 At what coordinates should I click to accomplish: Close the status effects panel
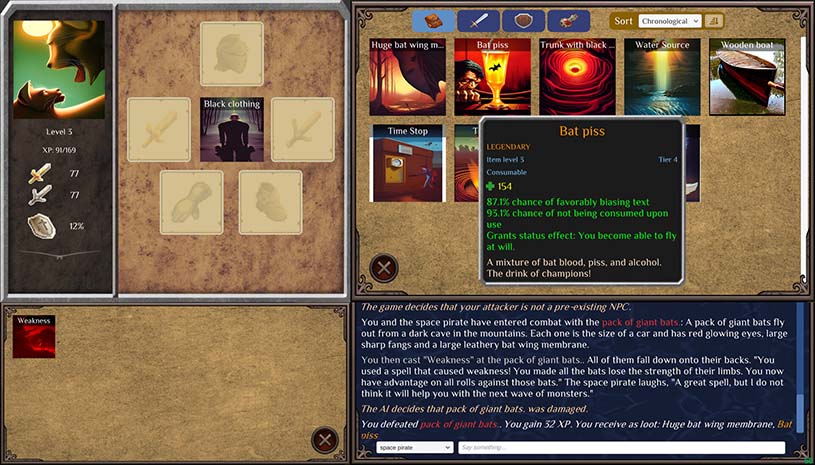pos(324,440)
